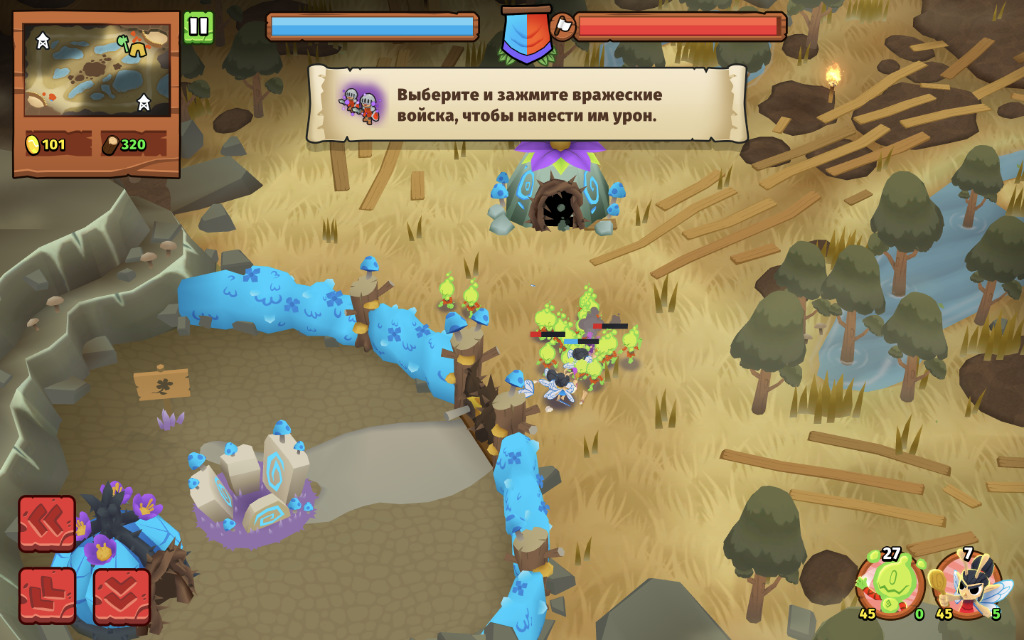Click the minimap in the wooden frame
This screenshot has width=1024, height=640.
(x=97, y=70)
